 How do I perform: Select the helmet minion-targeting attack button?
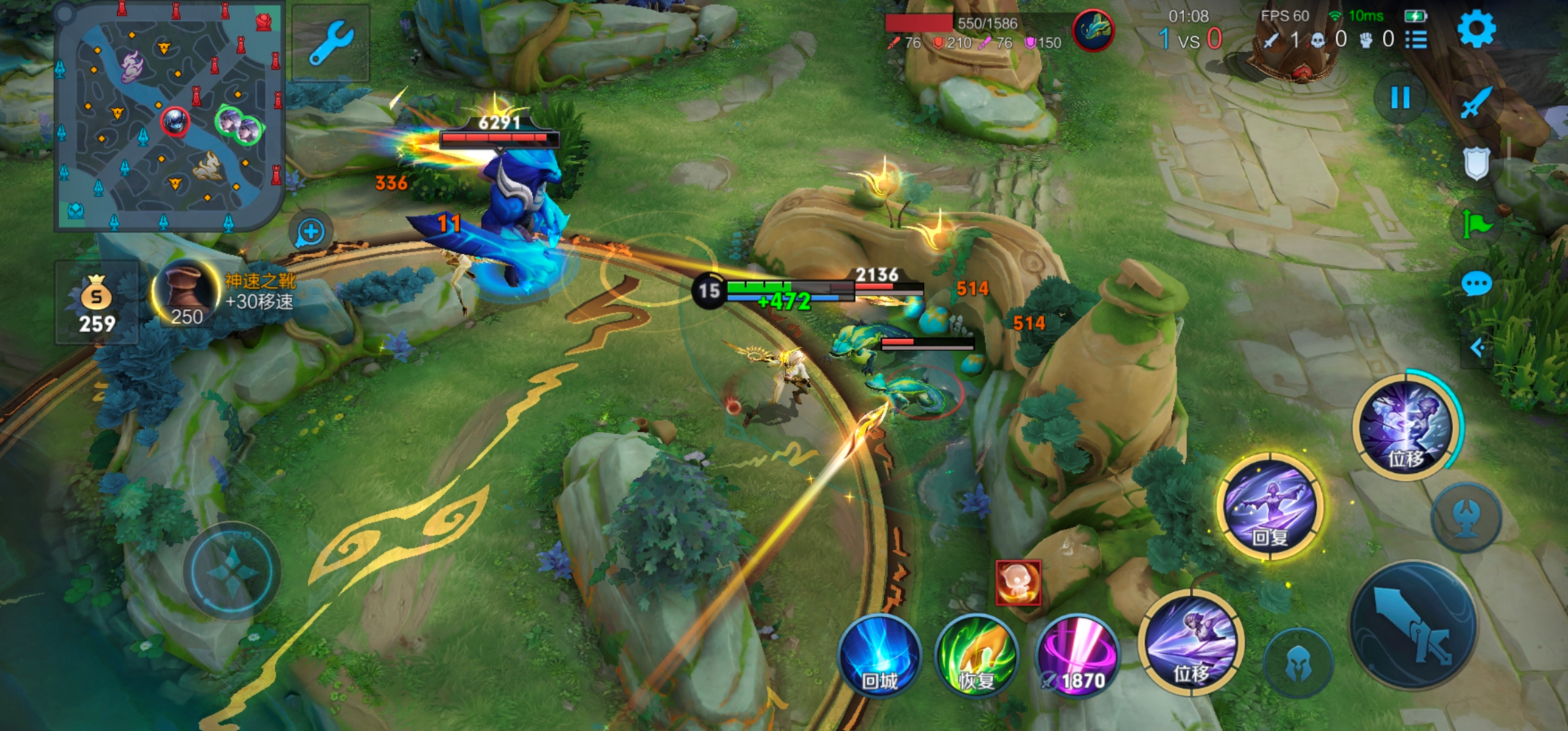click(1297, 663)
